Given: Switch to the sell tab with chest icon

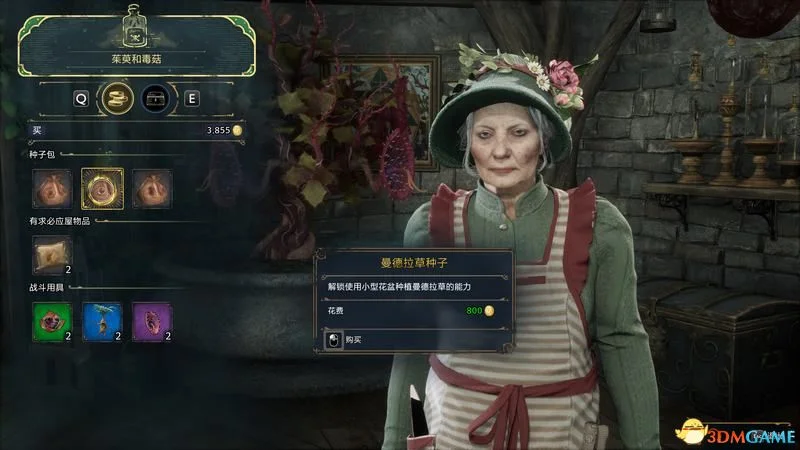Looking at the screenshot, I should coord(154,98).
